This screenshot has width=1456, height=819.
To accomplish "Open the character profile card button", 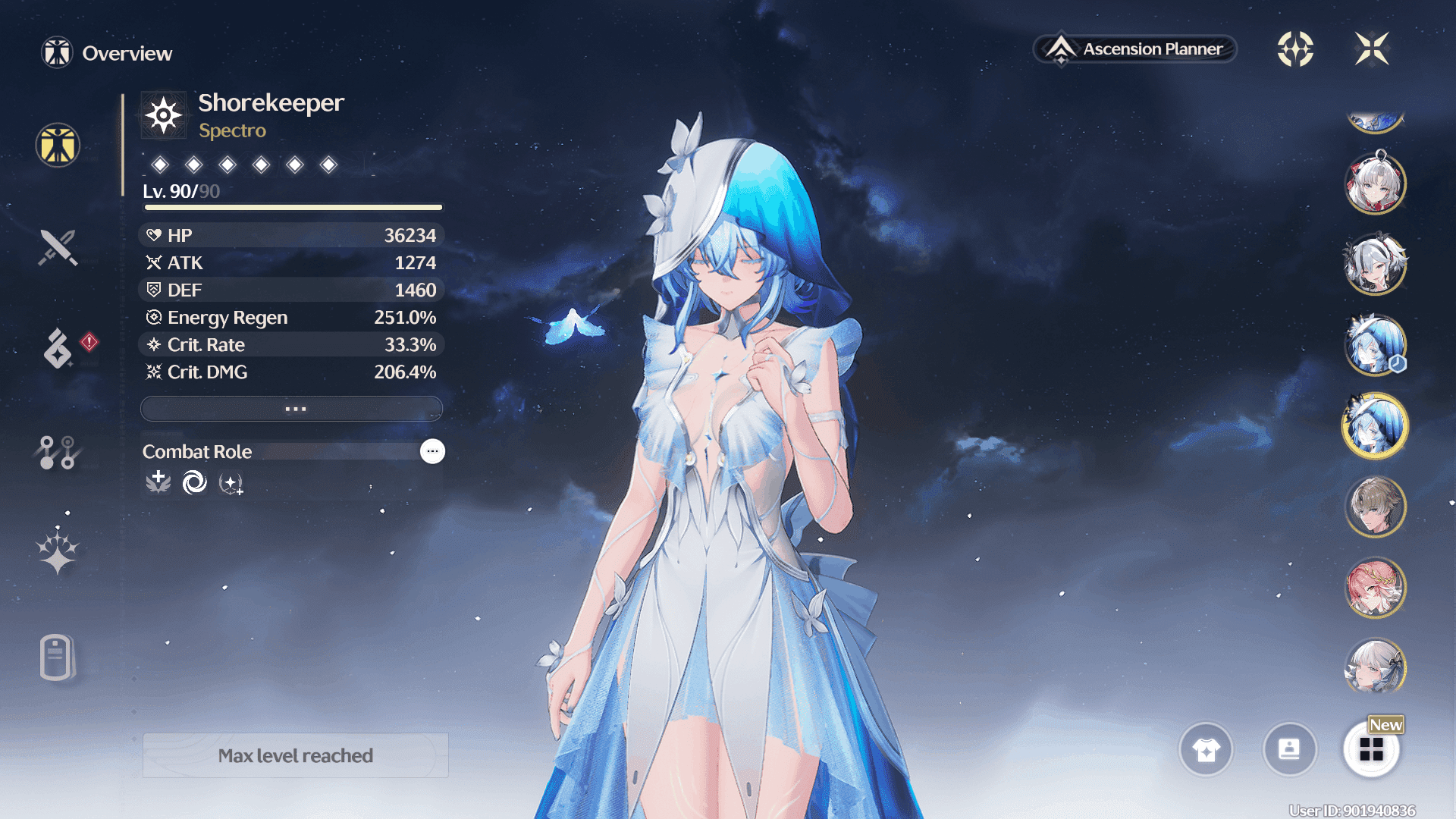I will (1289, 749).
